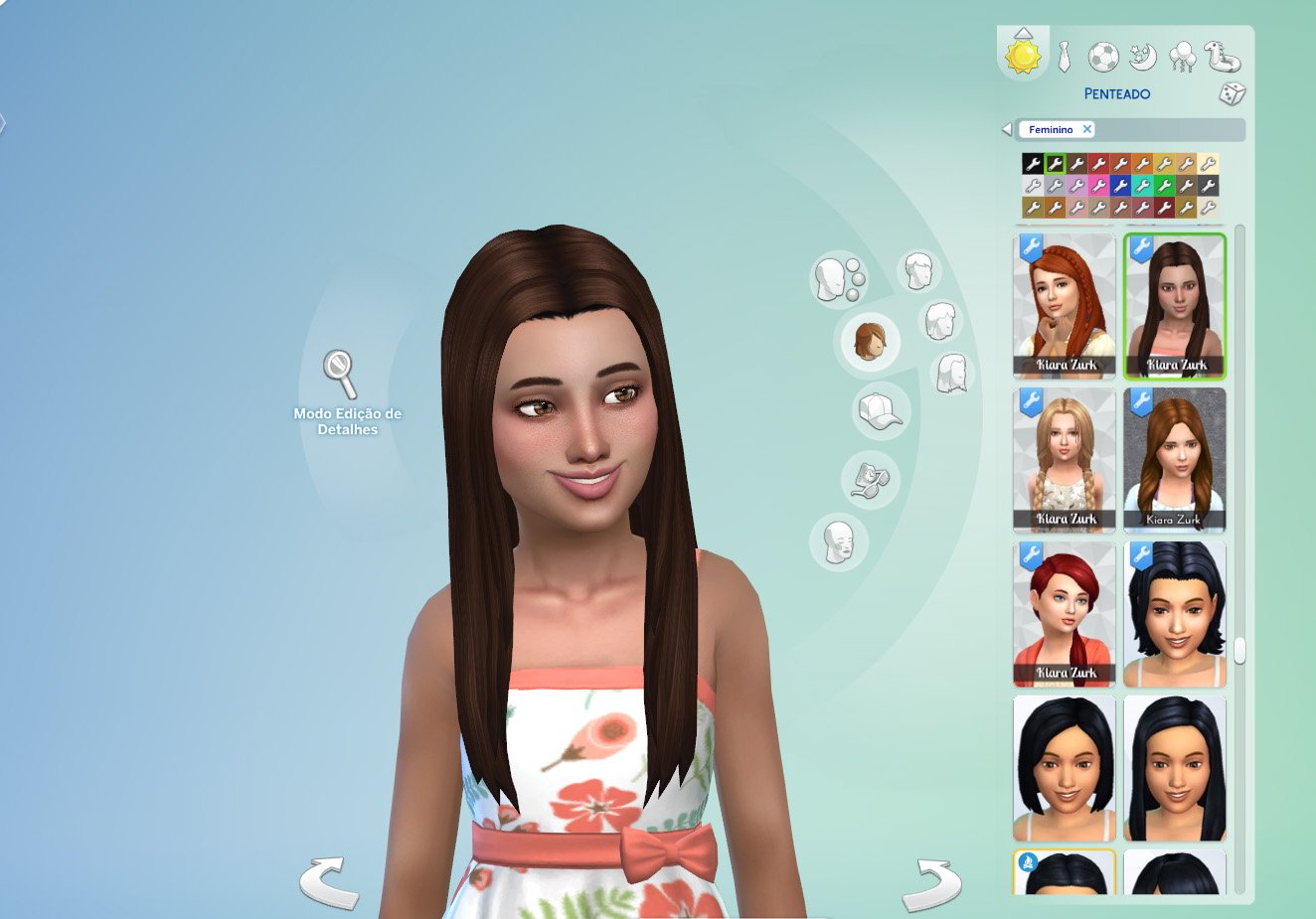Open the accessories glasses and watch icon
1316x919 pixels.
click(870, 479)
